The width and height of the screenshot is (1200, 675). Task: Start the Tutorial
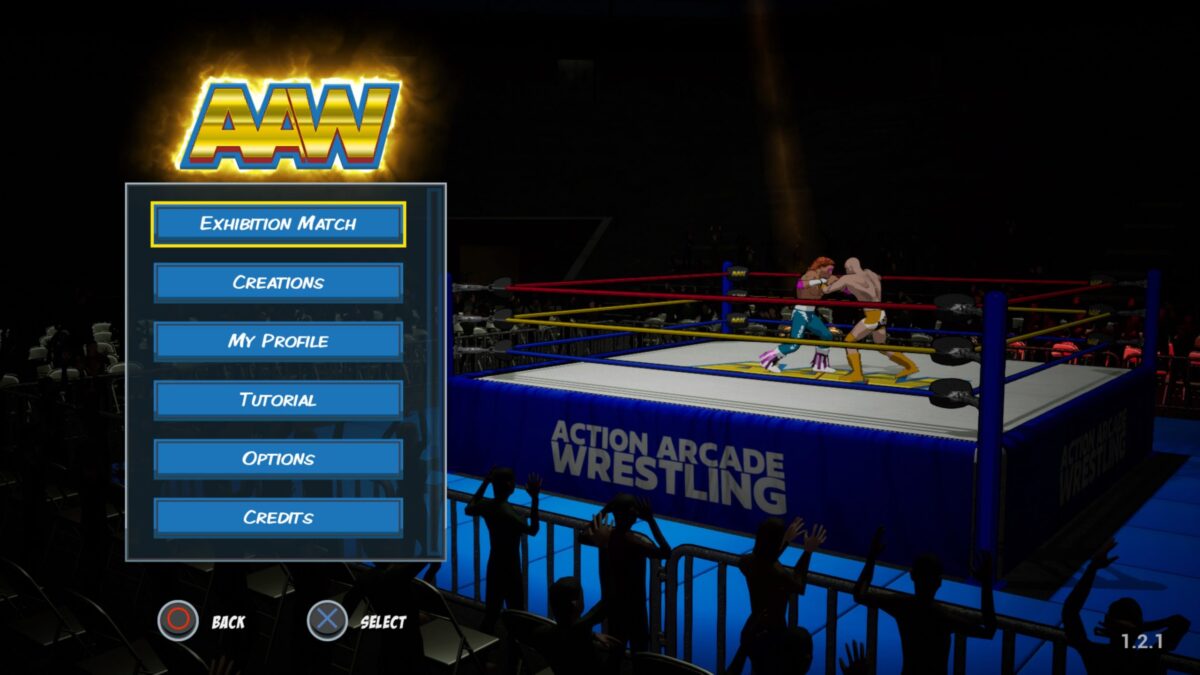pos(278,400)
